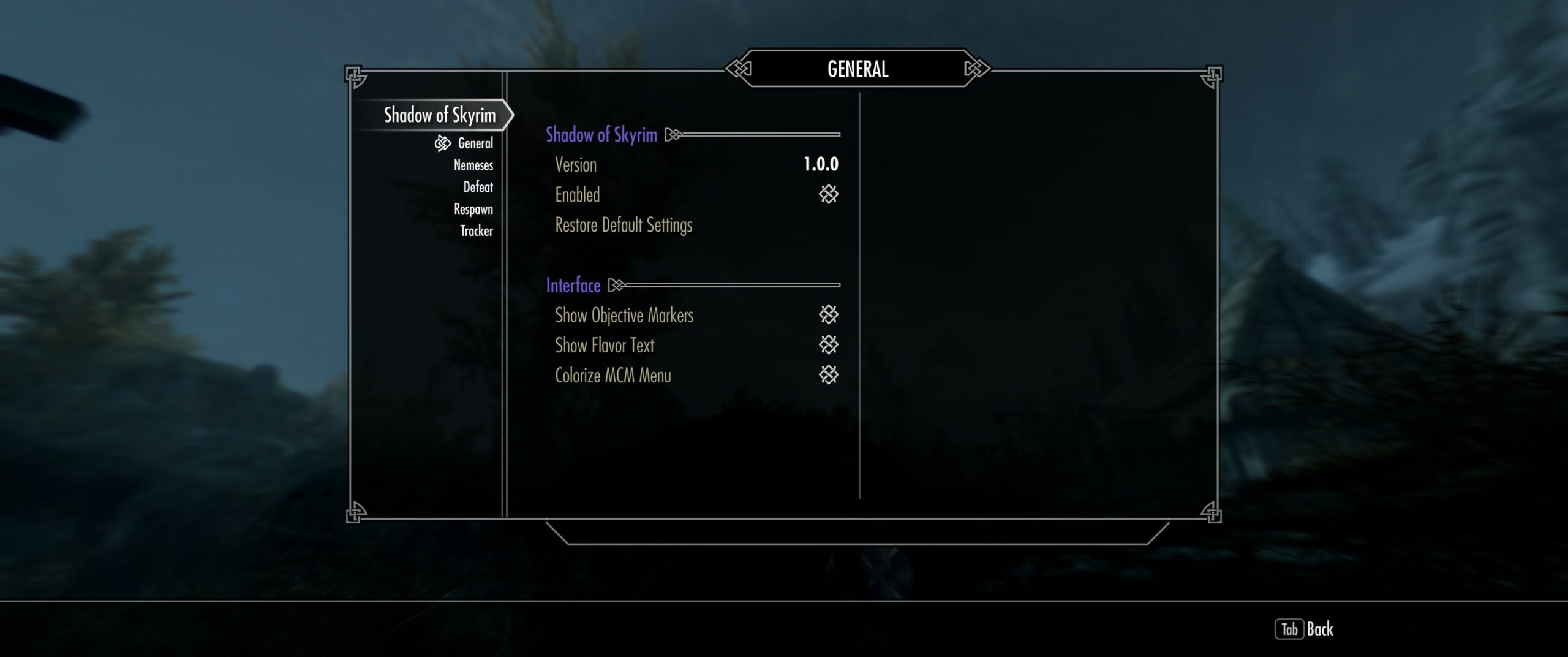1568x657 pixels.
Task: Open the General settings page
Action: tap(475, 143)
